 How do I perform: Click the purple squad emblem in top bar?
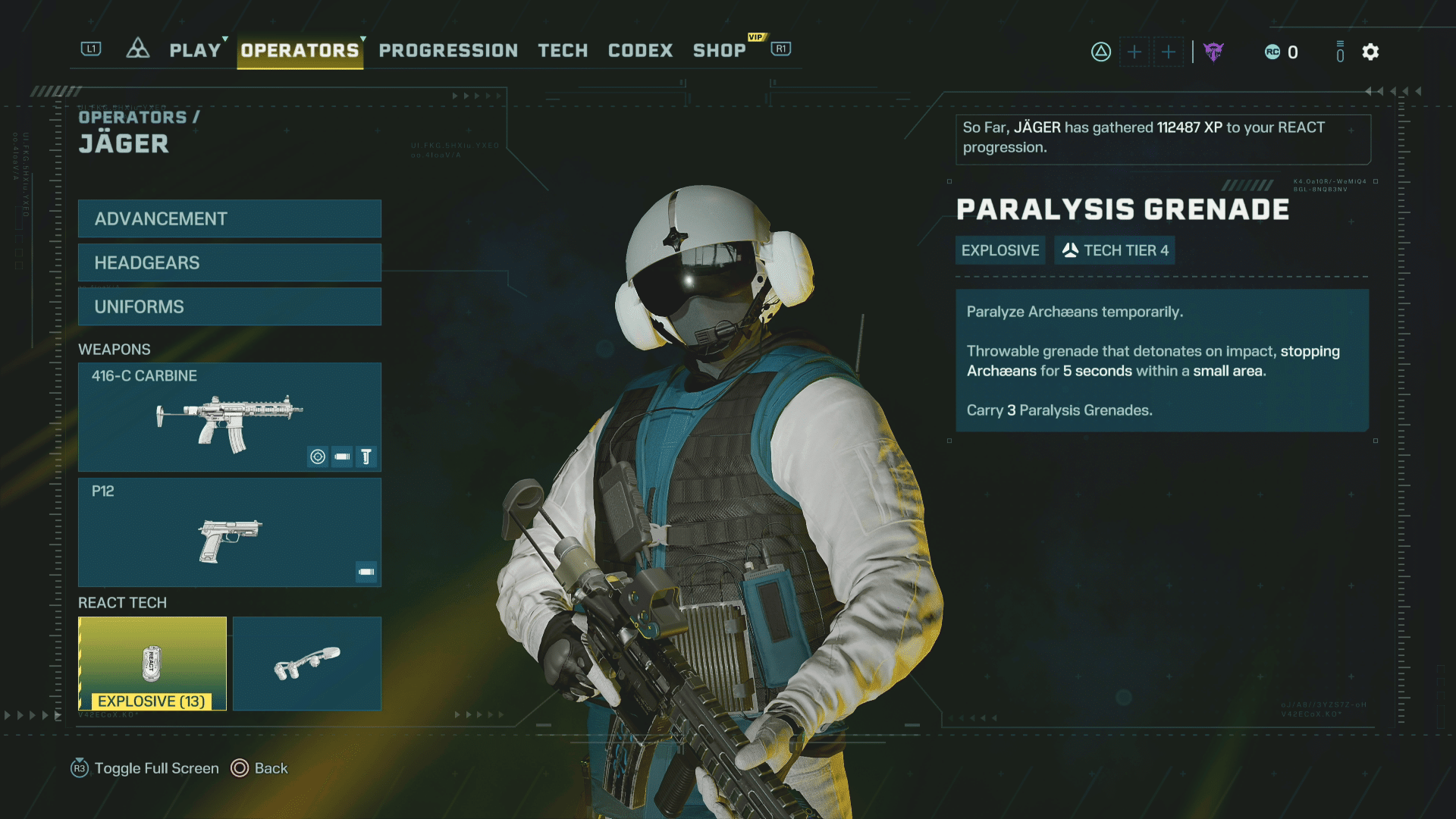(x=1214, y=52)
